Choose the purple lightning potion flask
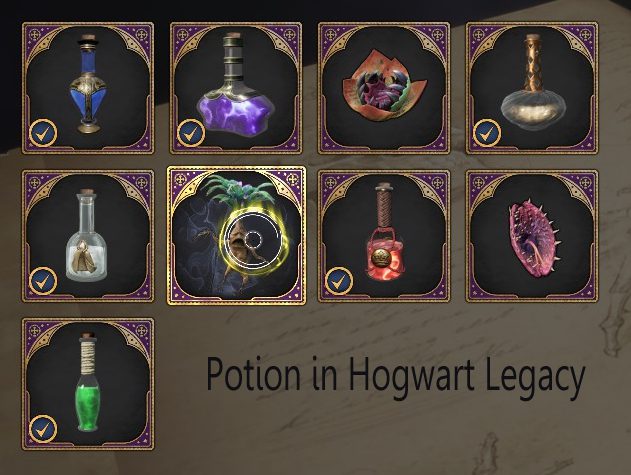Image resolution: width=631 pixels, height=475 pixels. (236, 87)
